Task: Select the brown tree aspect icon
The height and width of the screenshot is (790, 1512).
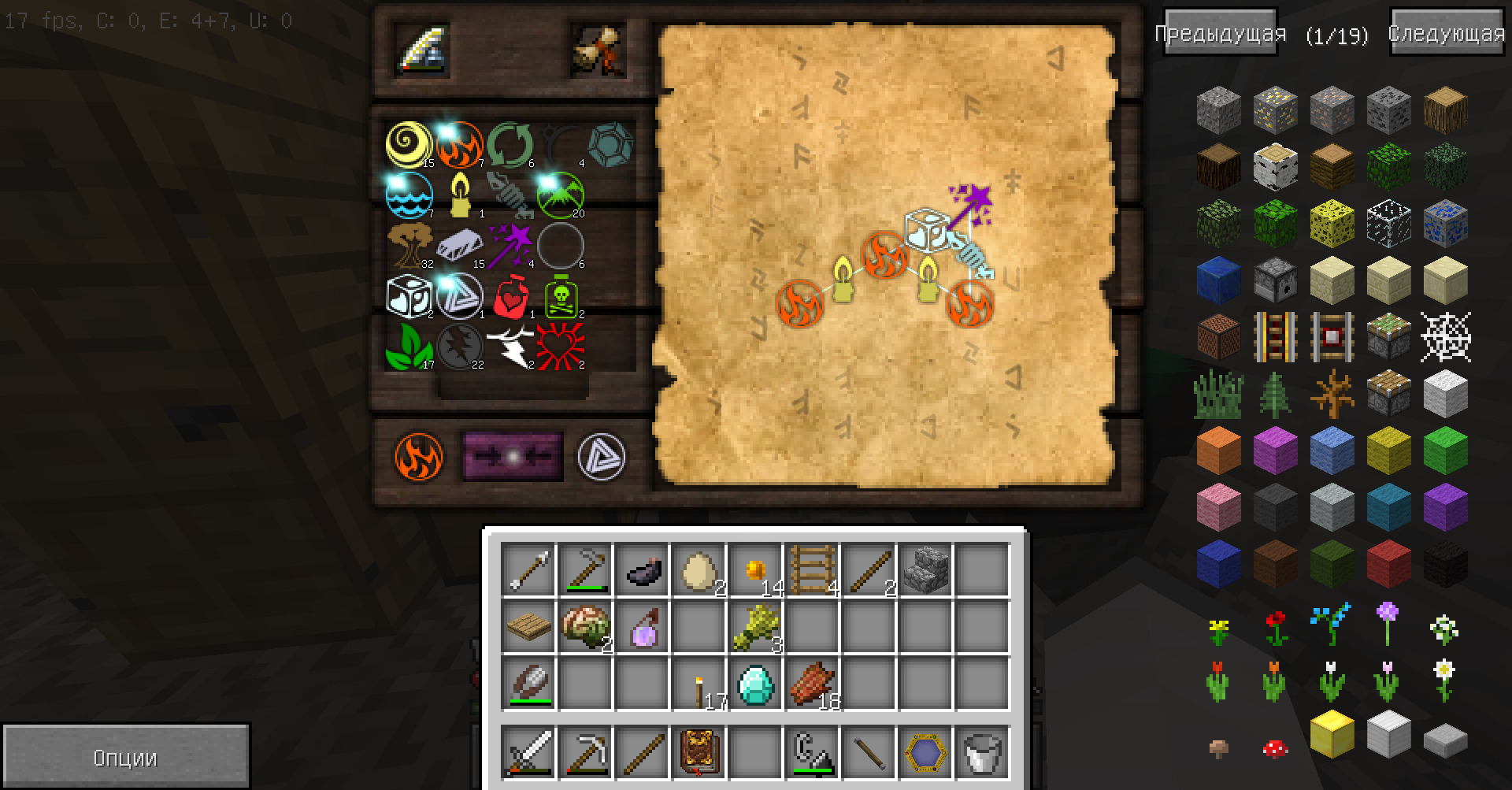Action: [409, 245]
